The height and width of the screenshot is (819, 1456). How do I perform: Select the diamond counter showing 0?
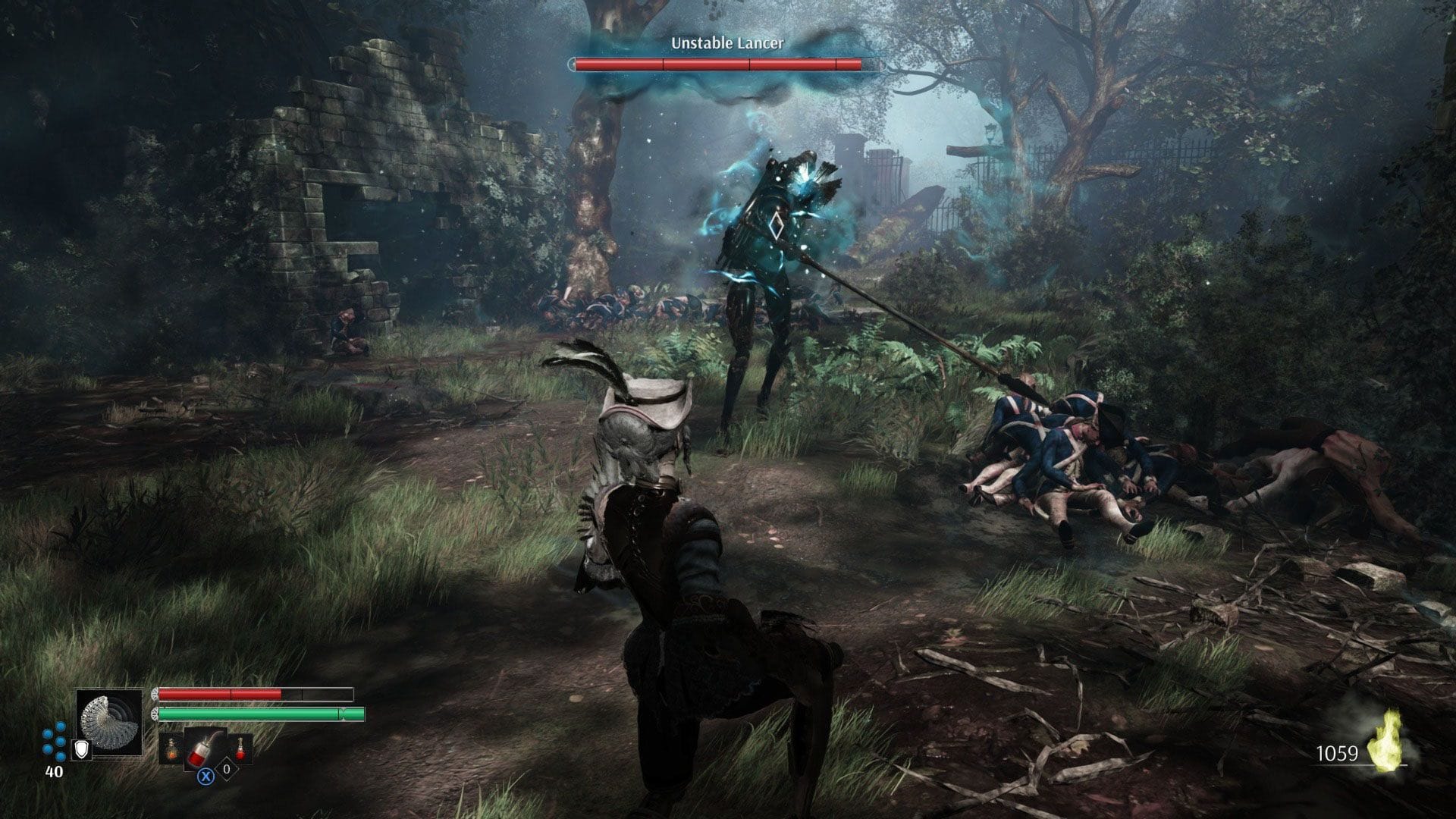pos(226,768)
